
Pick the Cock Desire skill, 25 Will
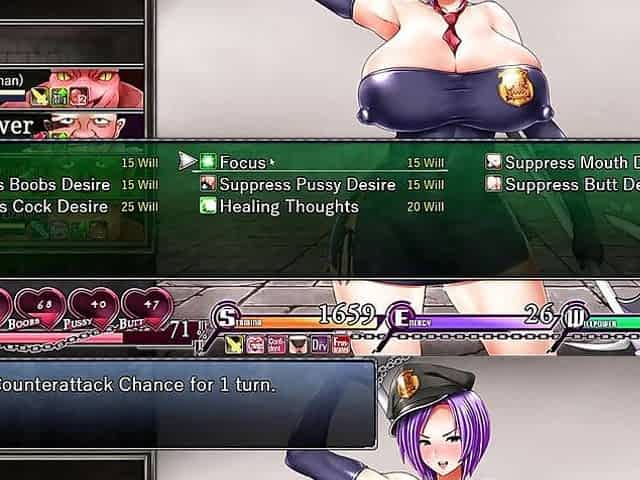click(55, 207)
